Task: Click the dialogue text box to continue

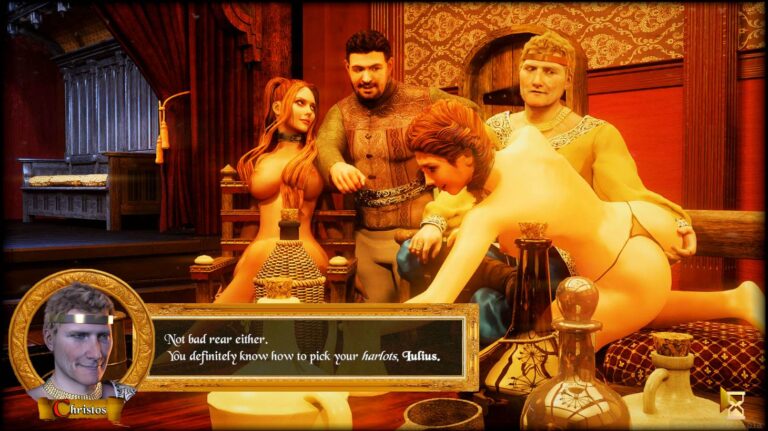Action: (x=308, y=347)
